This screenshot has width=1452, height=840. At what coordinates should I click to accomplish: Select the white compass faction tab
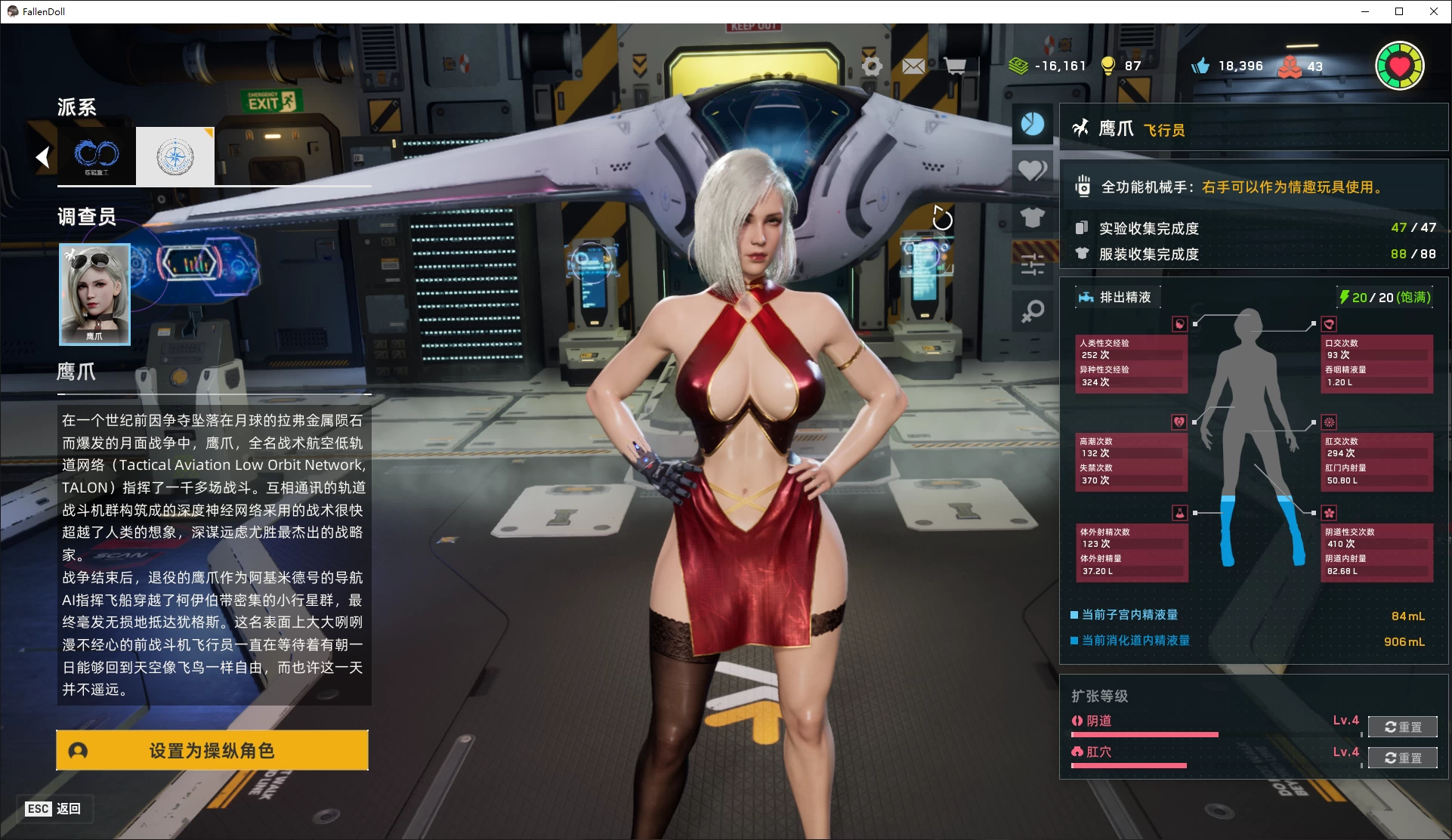point(175,156)
